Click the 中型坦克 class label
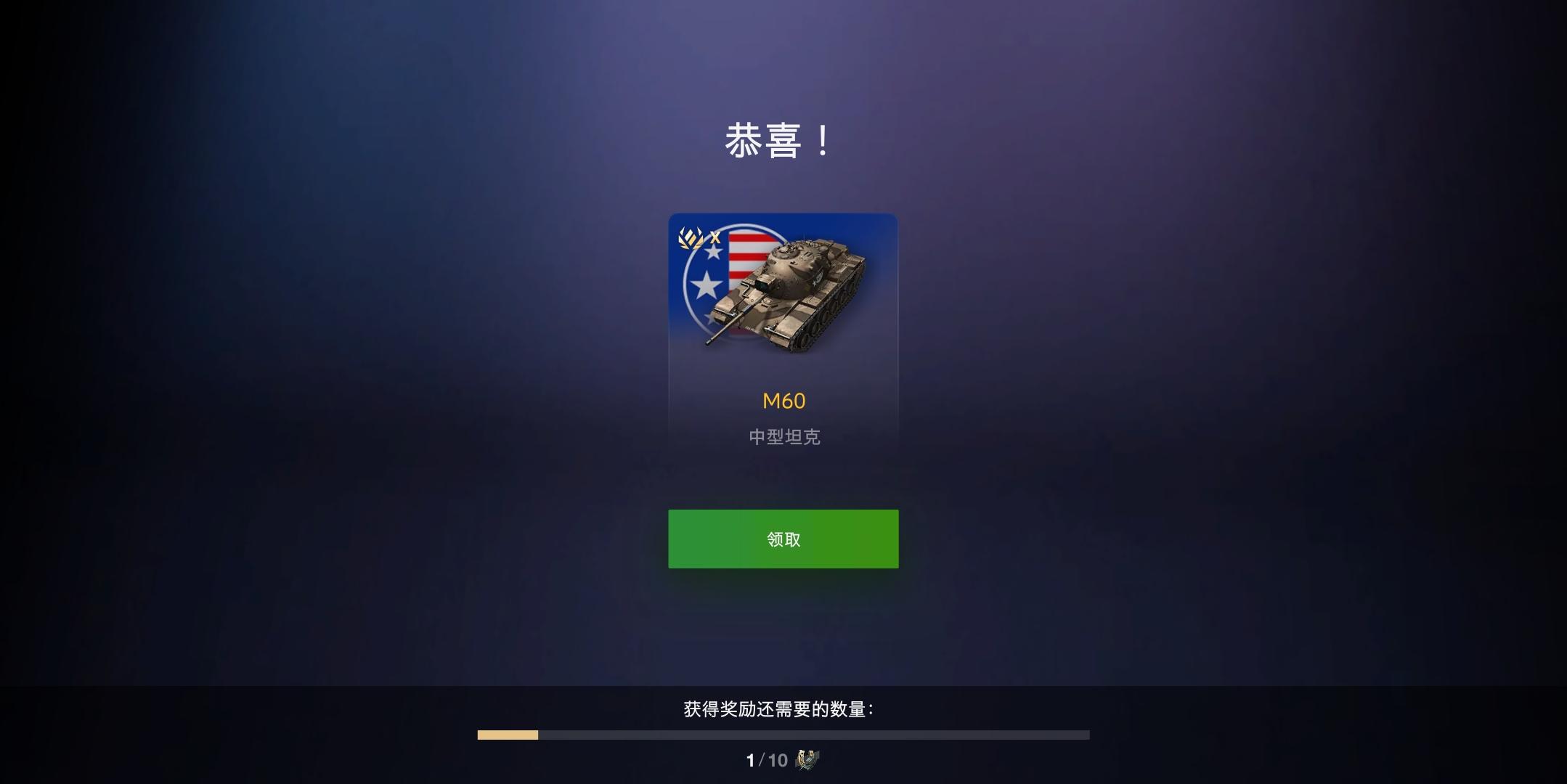This screenshot has width=1567, height=784. pyautogui.click(x=782, y=438)
